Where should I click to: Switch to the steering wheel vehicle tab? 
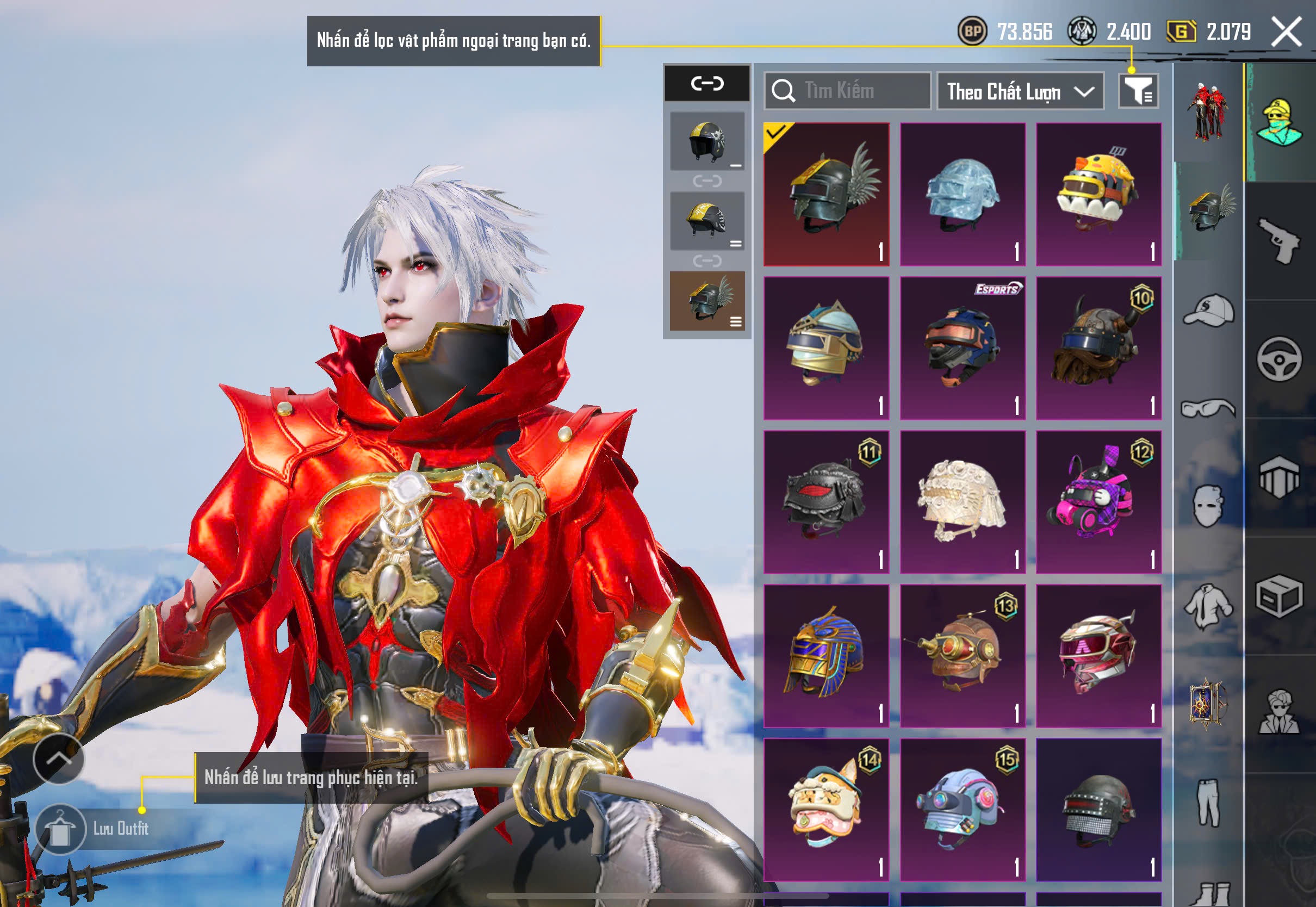tap(1279, 359)
